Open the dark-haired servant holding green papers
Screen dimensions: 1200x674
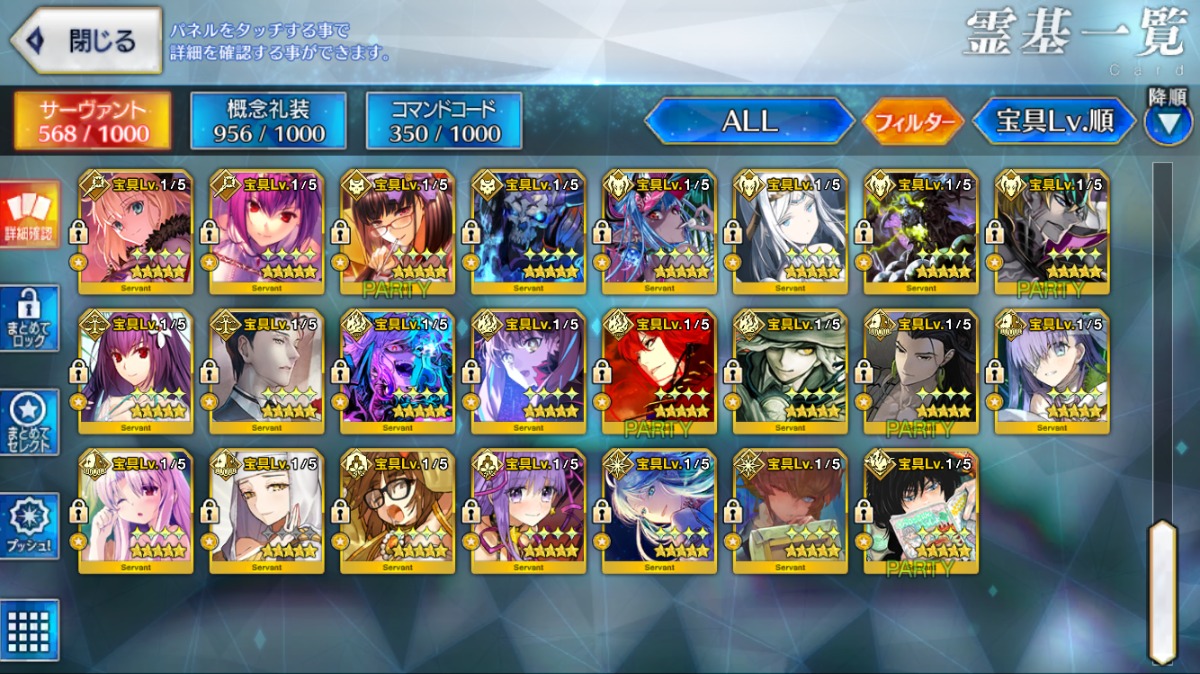coord(920,512)
